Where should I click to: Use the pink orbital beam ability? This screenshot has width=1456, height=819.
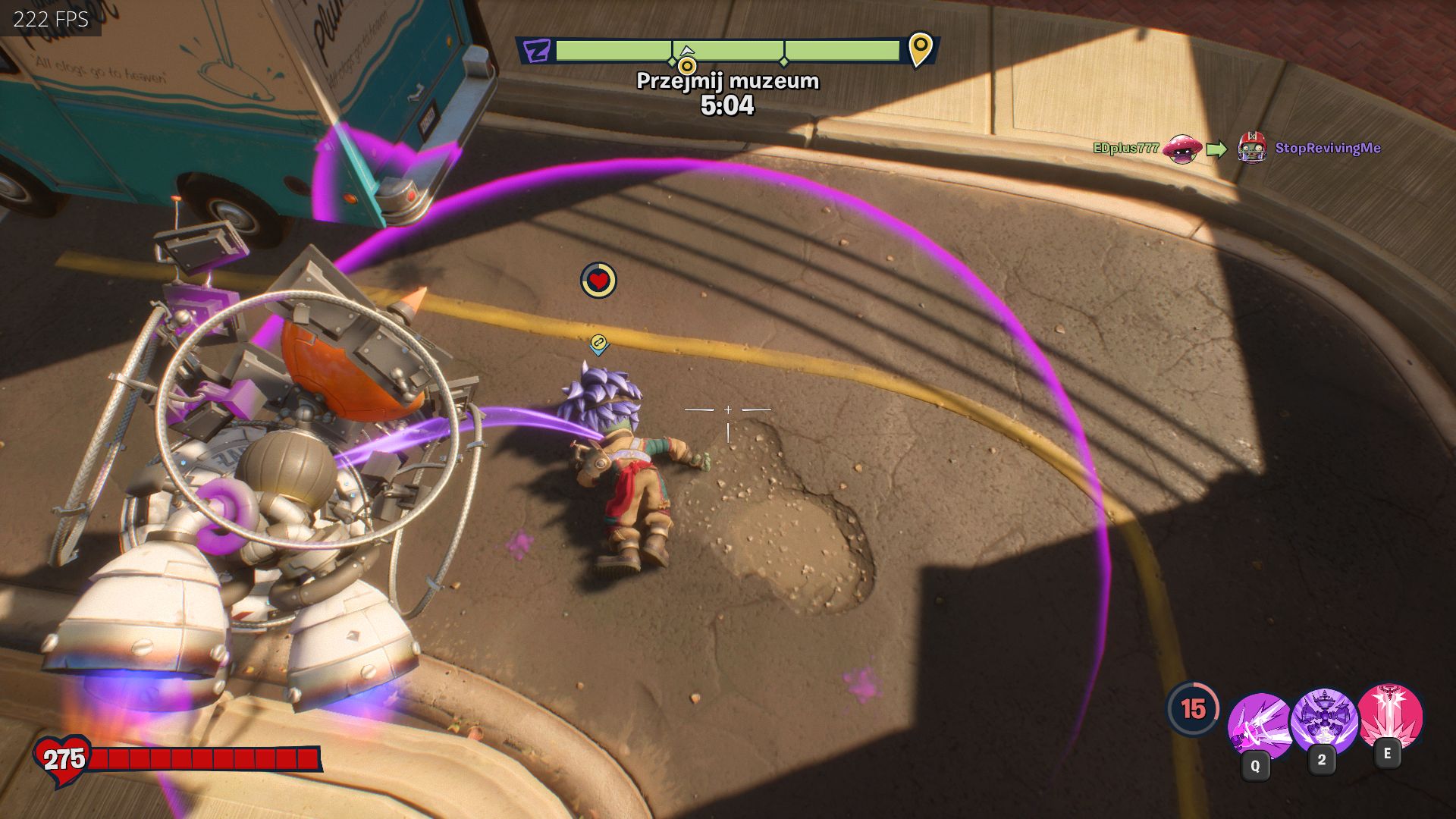[1390, 715]
